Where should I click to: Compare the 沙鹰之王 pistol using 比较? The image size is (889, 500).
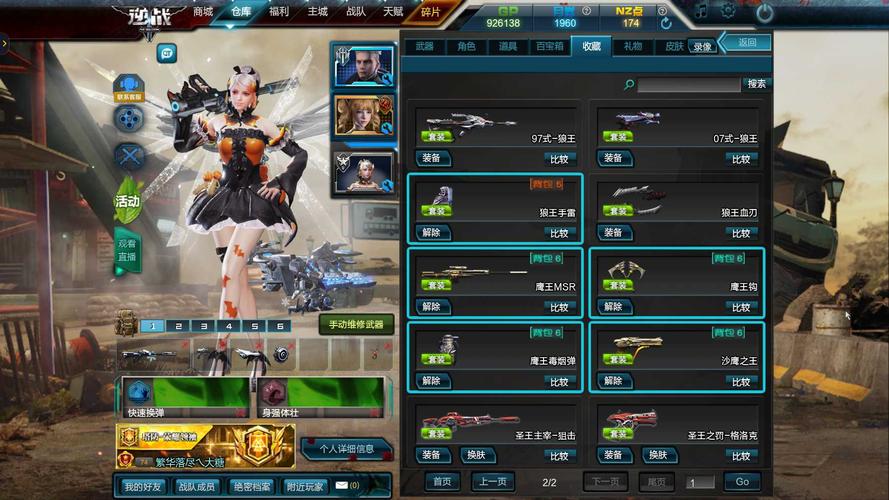click(x=740, y=381)
